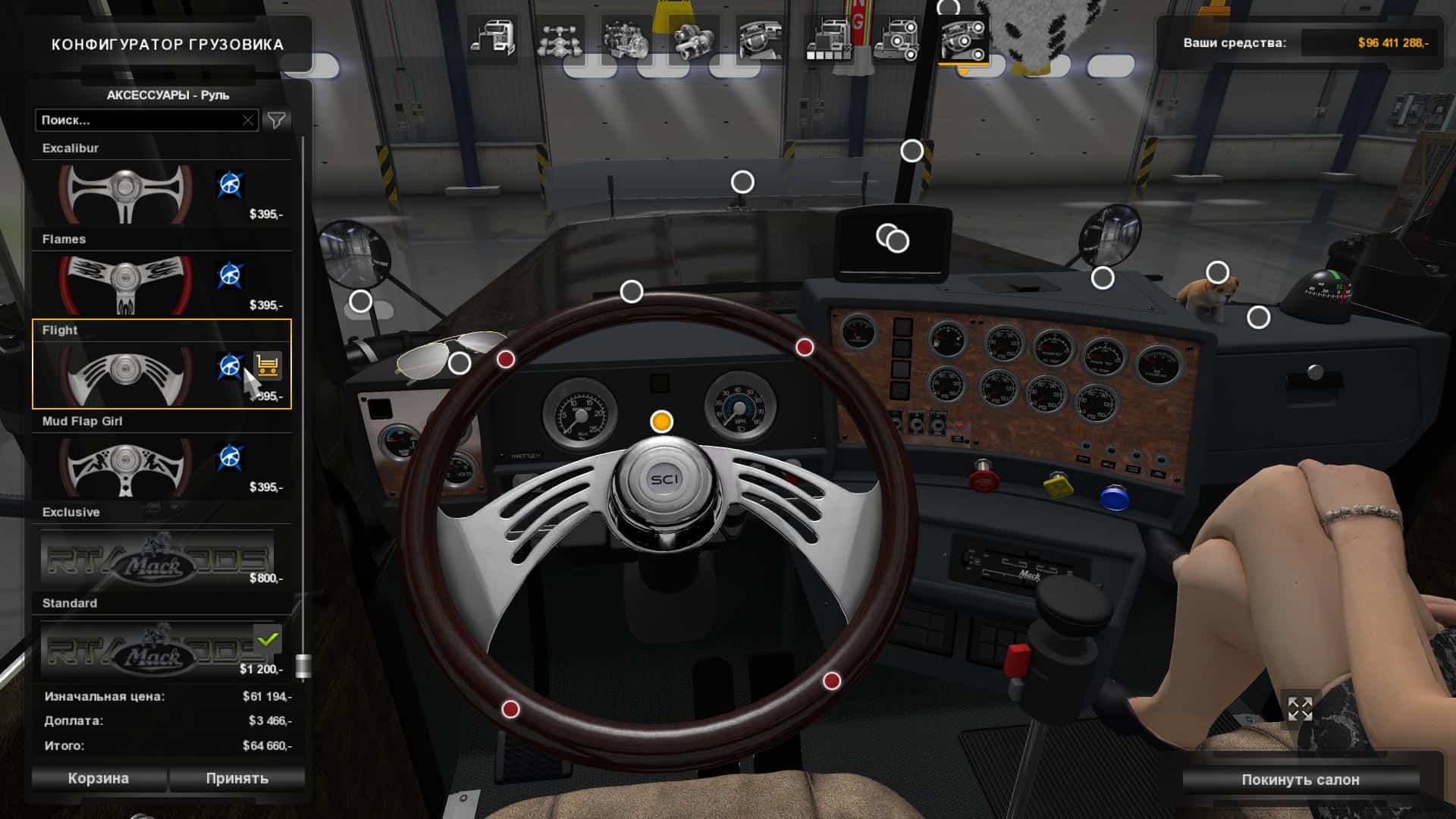Select the interior accessories tab

(963, 38)
